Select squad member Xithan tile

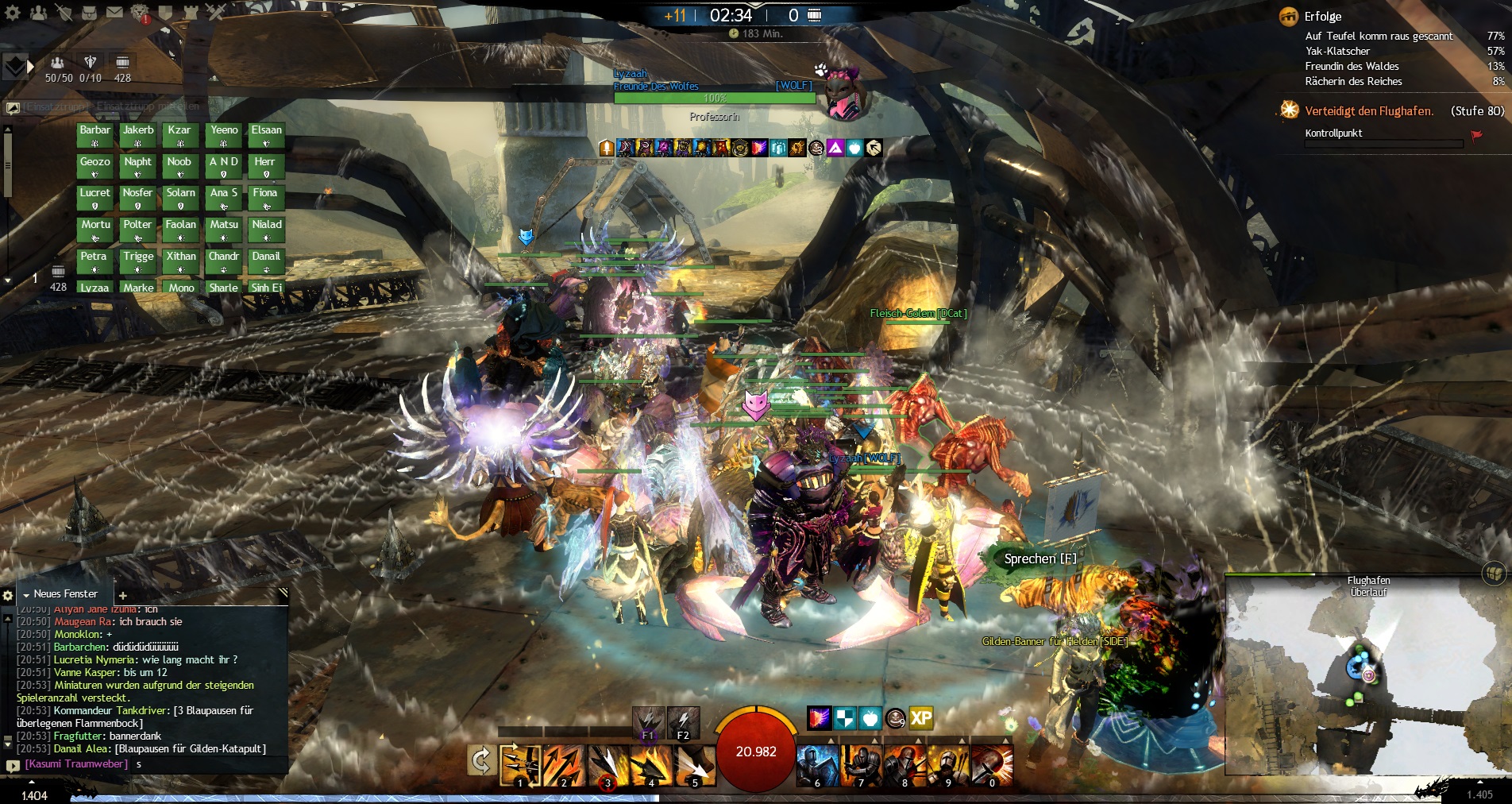coord(180,261)
